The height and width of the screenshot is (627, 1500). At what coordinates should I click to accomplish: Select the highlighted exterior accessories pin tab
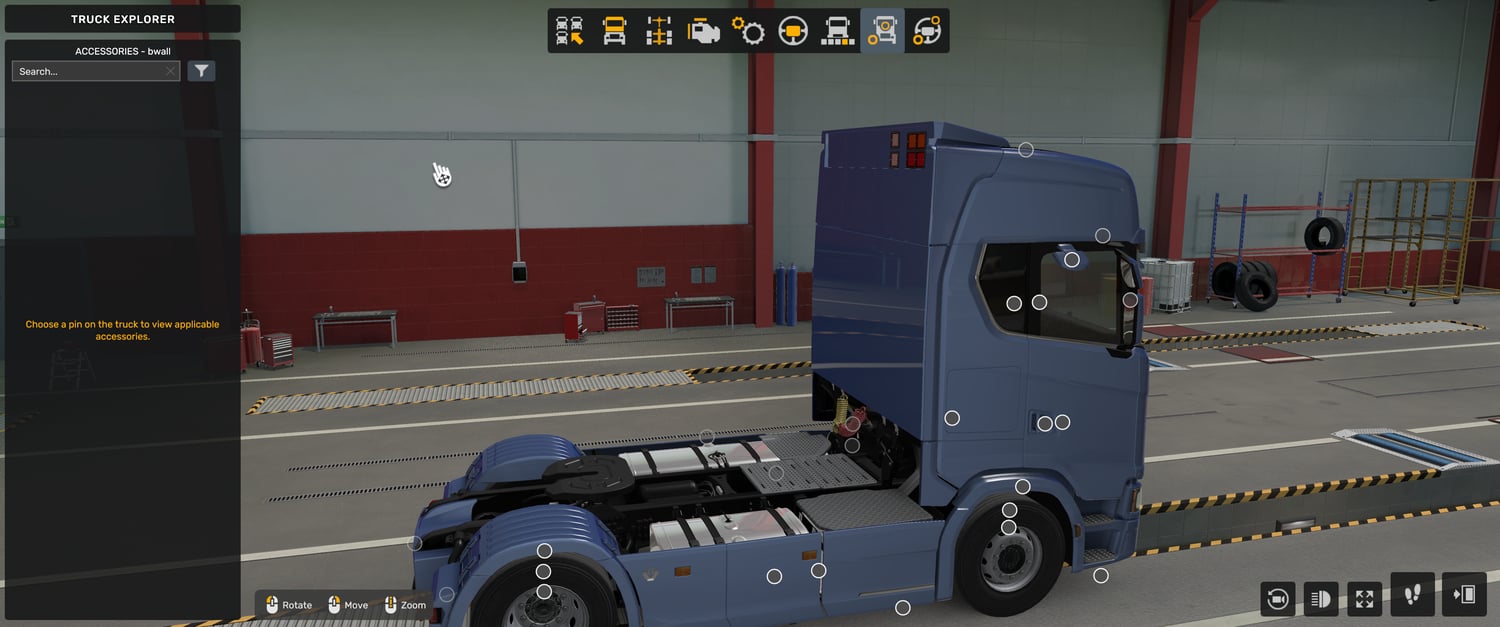coord(882,31)
